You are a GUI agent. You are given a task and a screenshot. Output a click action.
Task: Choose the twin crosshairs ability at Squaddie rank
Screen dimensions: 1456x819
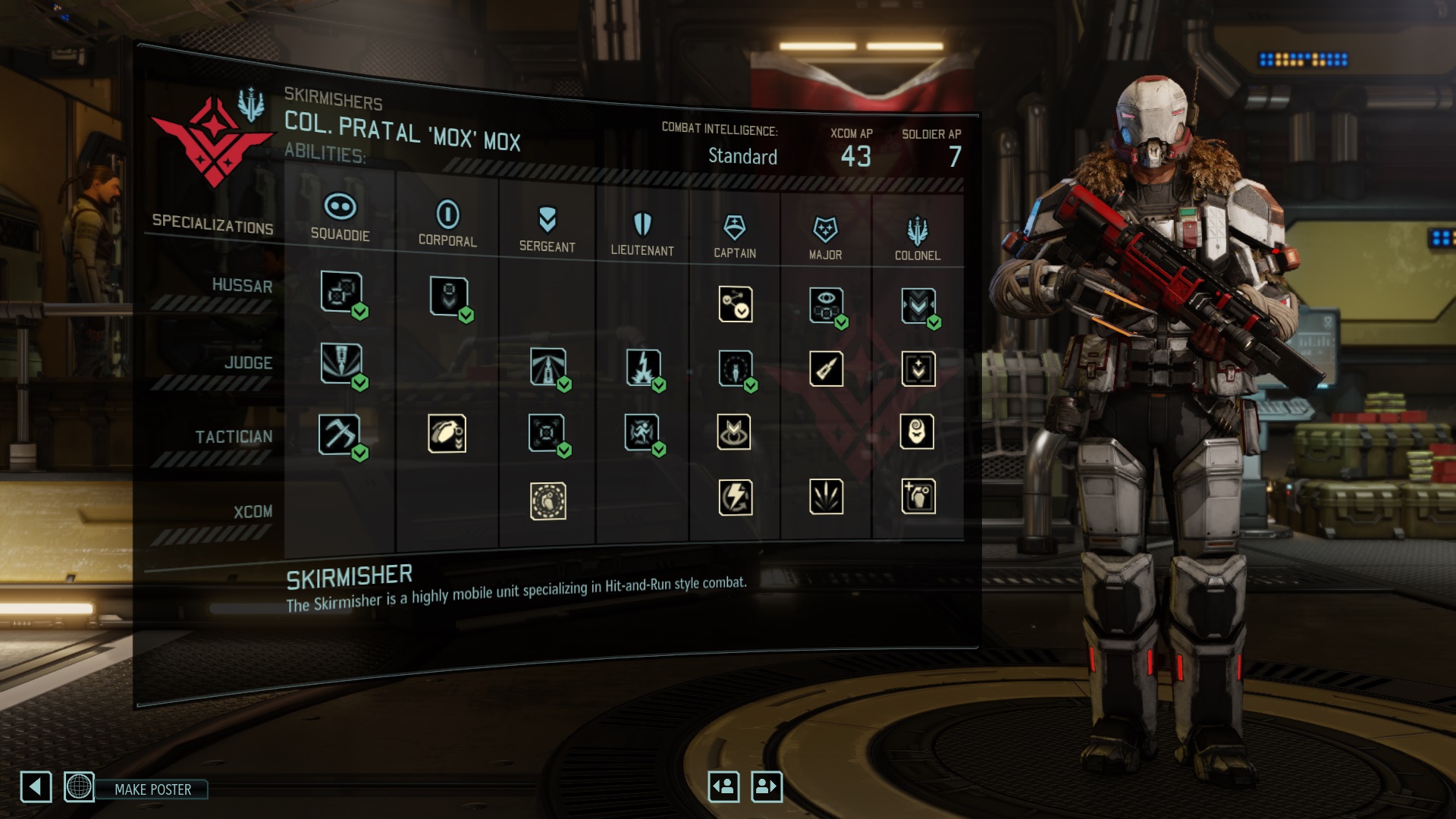pyautogui.click(x=340, y=291)
